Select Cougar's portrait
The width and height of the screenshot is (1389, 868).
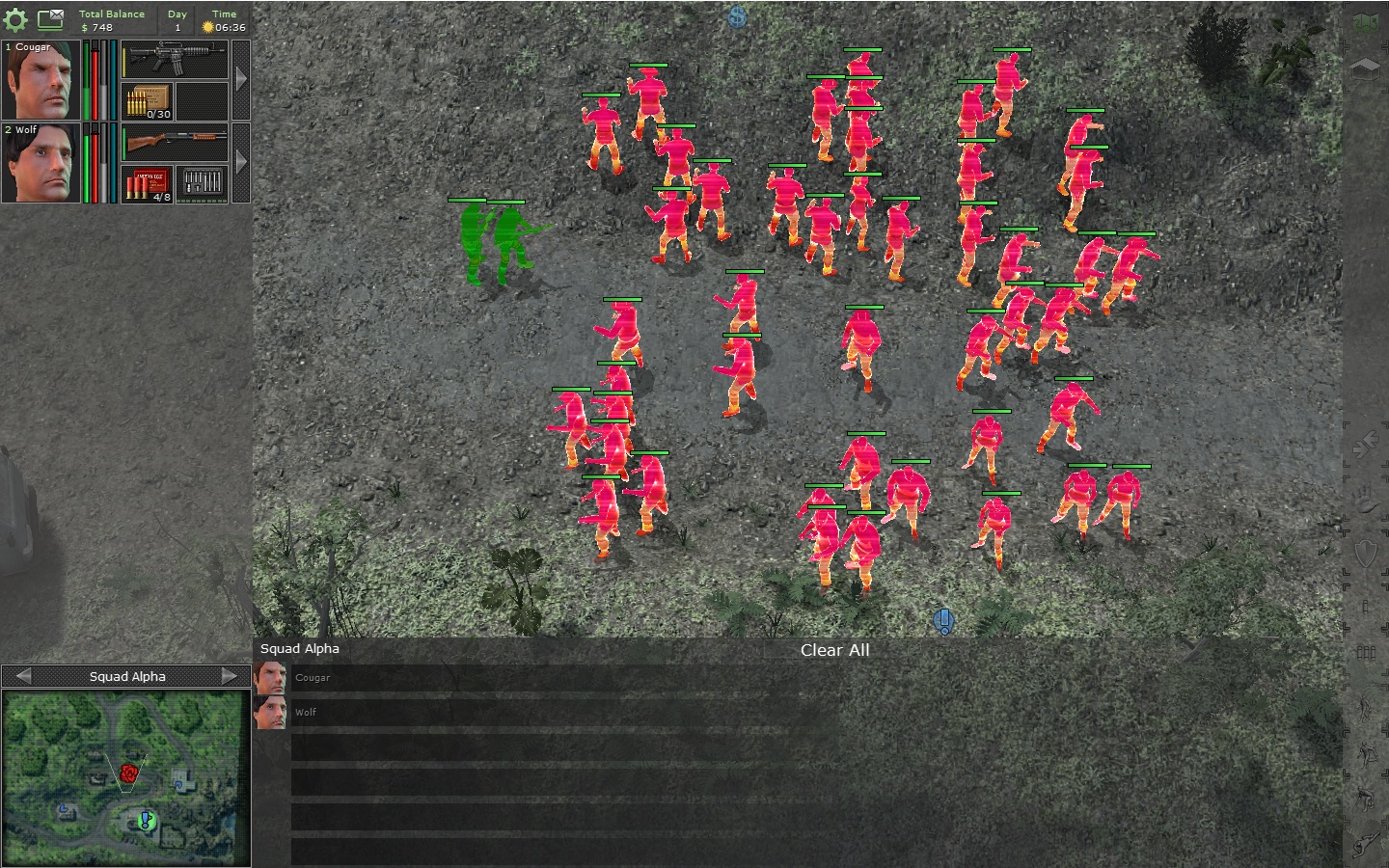(x=41, y=80)
